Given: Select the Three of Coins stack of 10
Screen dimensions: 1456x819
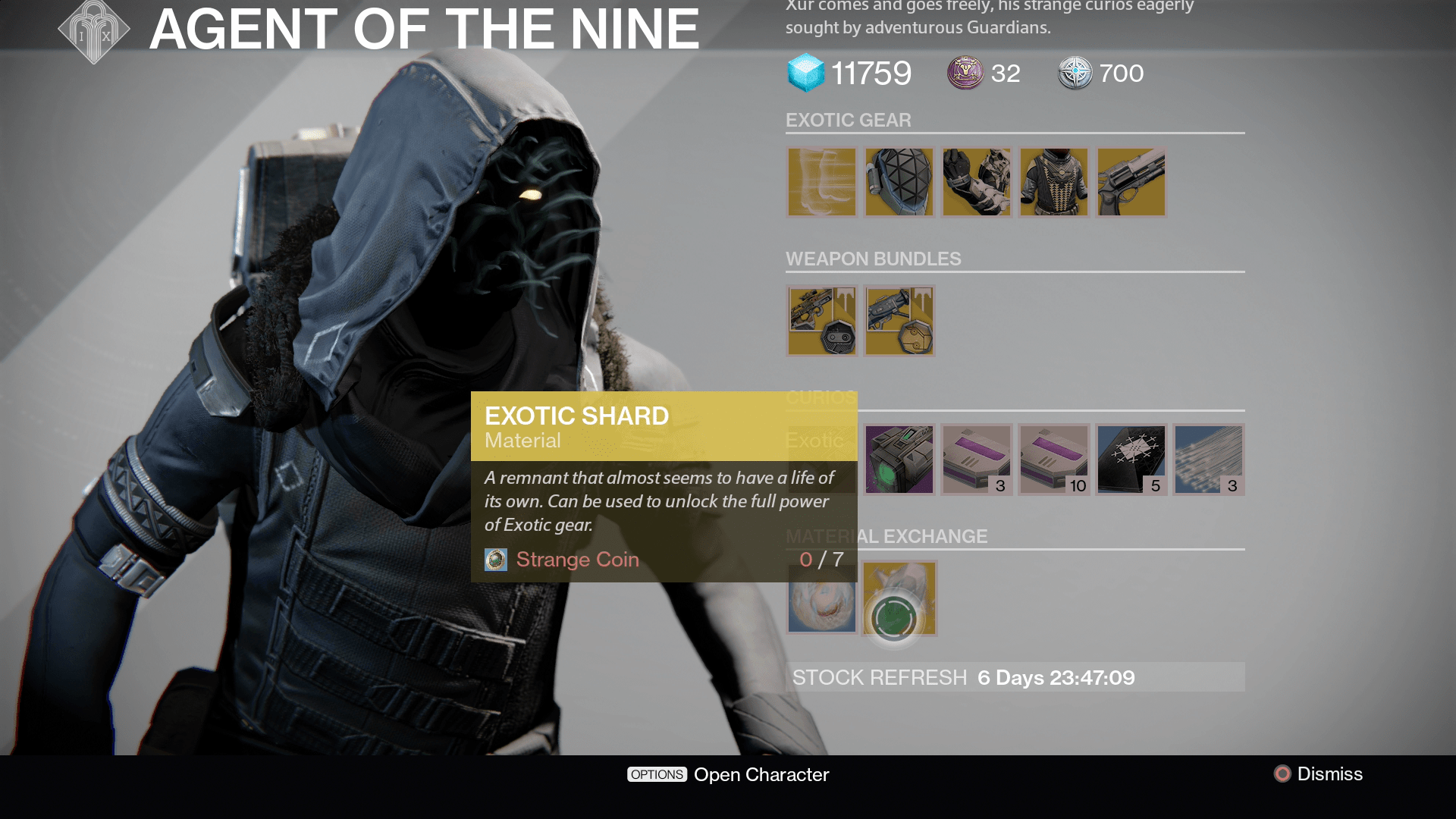Looking at the screenshot, I should (x=1054, y=460).
